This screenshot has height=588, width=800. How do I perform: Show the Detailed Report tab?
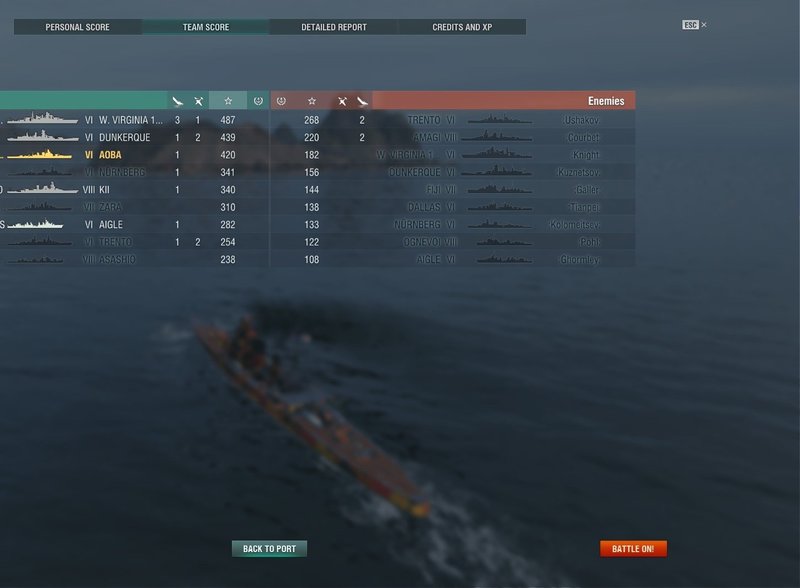click(x=334, y=27)
